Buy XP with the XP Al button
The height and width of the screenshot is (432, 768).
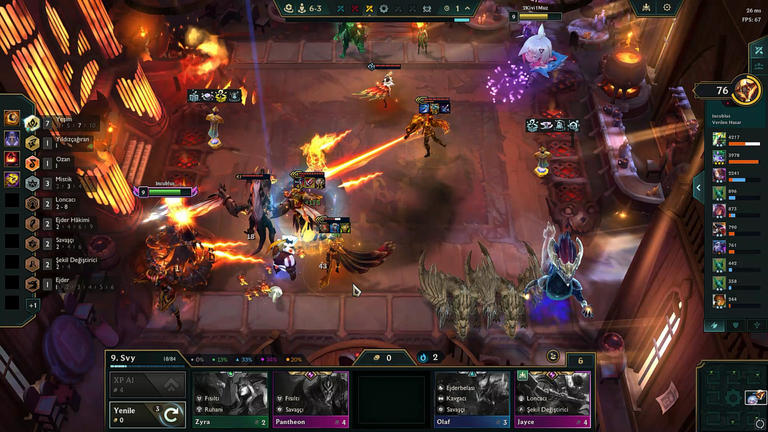(148, 385)
